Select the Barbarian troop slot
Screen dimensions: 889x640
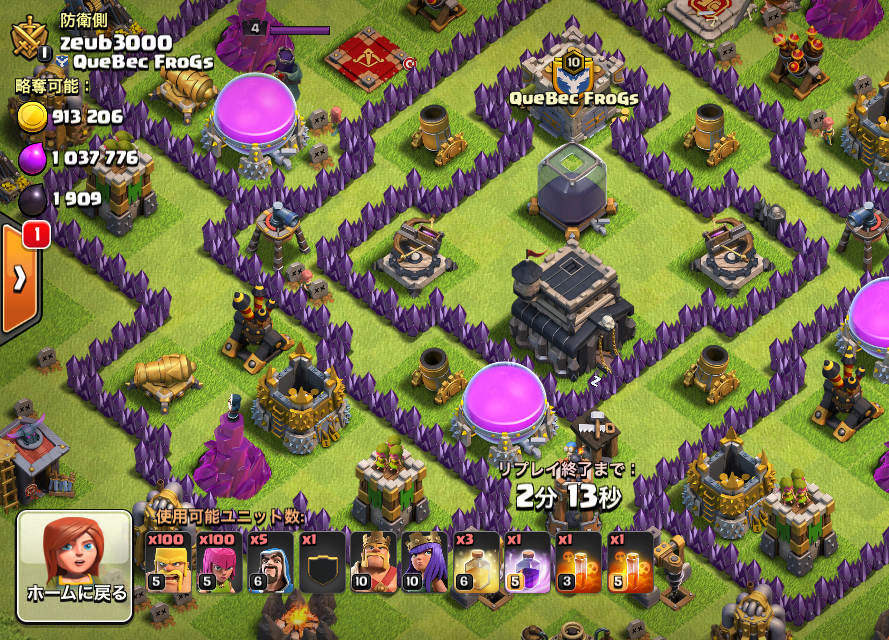(x=169, y=562)
